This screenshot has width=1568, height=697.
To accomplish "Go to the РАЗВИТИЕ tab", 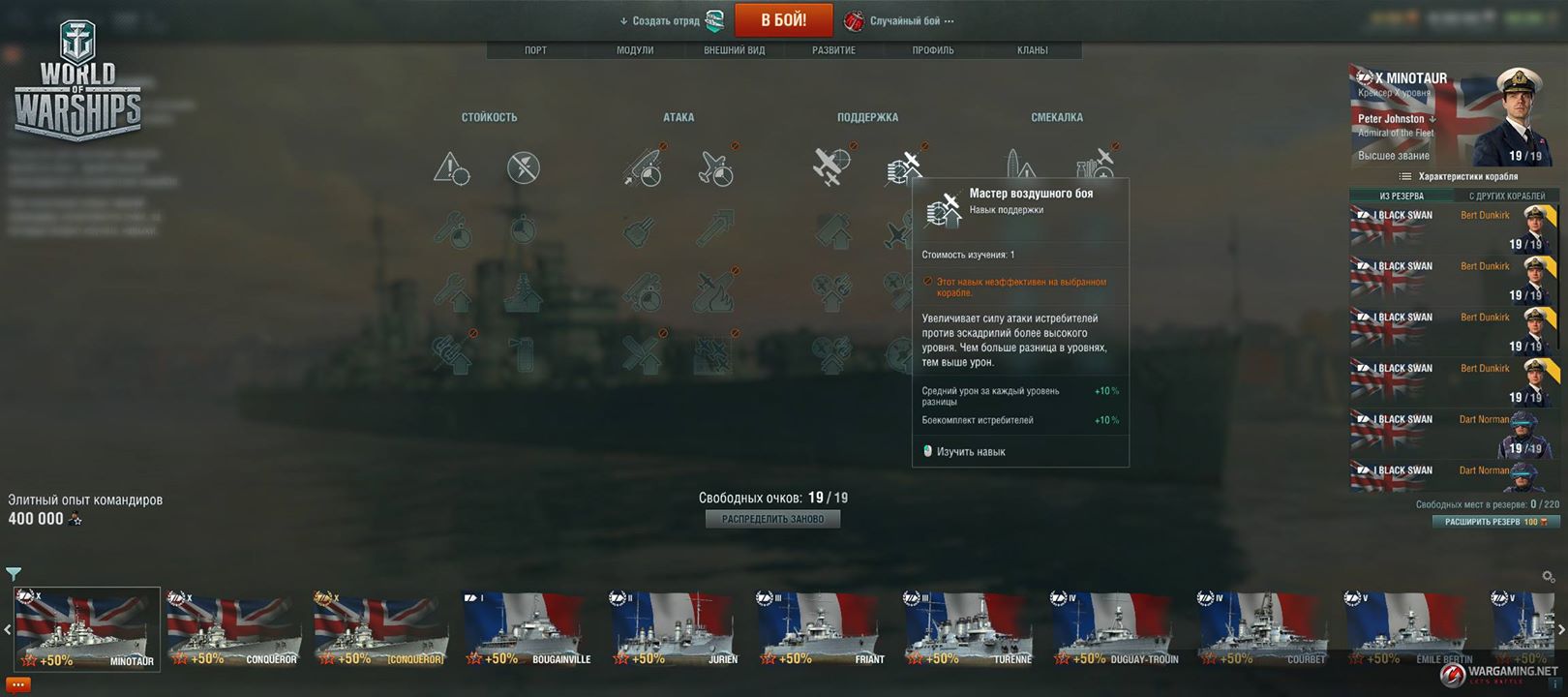I will click(x=833, y=50).
